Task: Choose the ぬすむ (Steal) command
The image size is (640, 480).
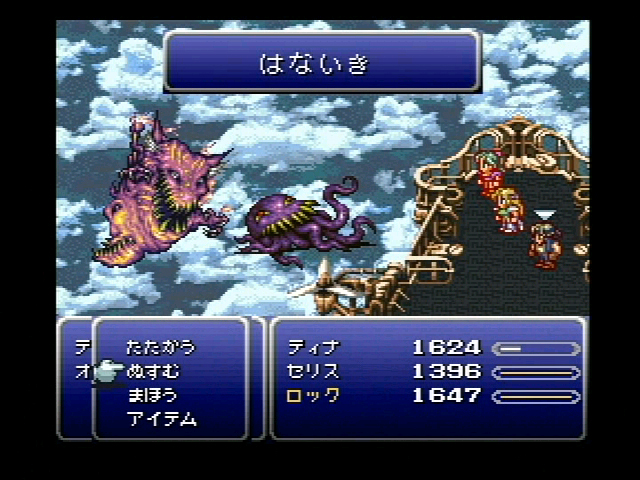Action: (x=153, y=371)
